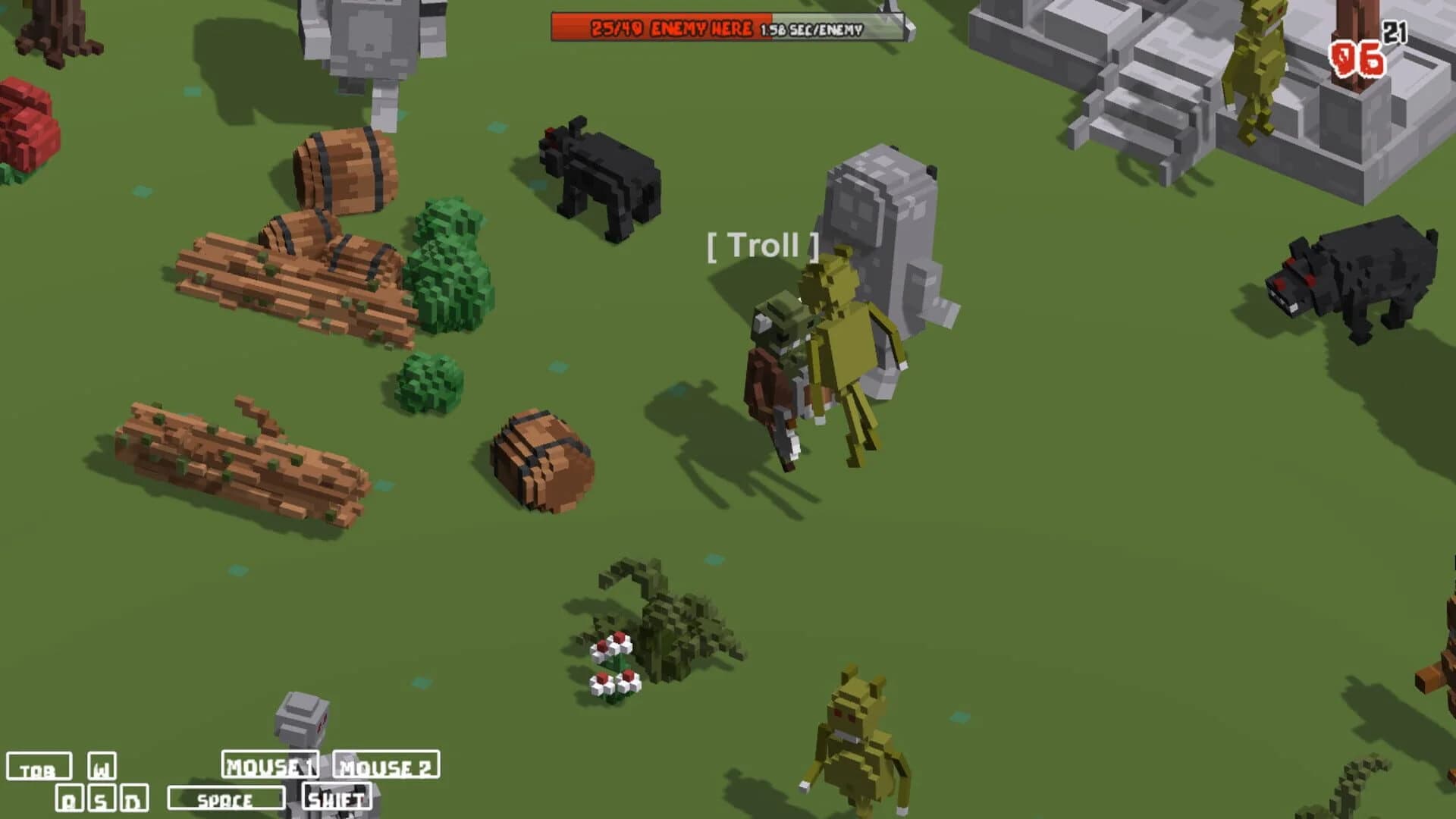Select the Troll nameplate text
Image resolution: width=1456 pixels, height=819 pixels.
coord(762,246)
